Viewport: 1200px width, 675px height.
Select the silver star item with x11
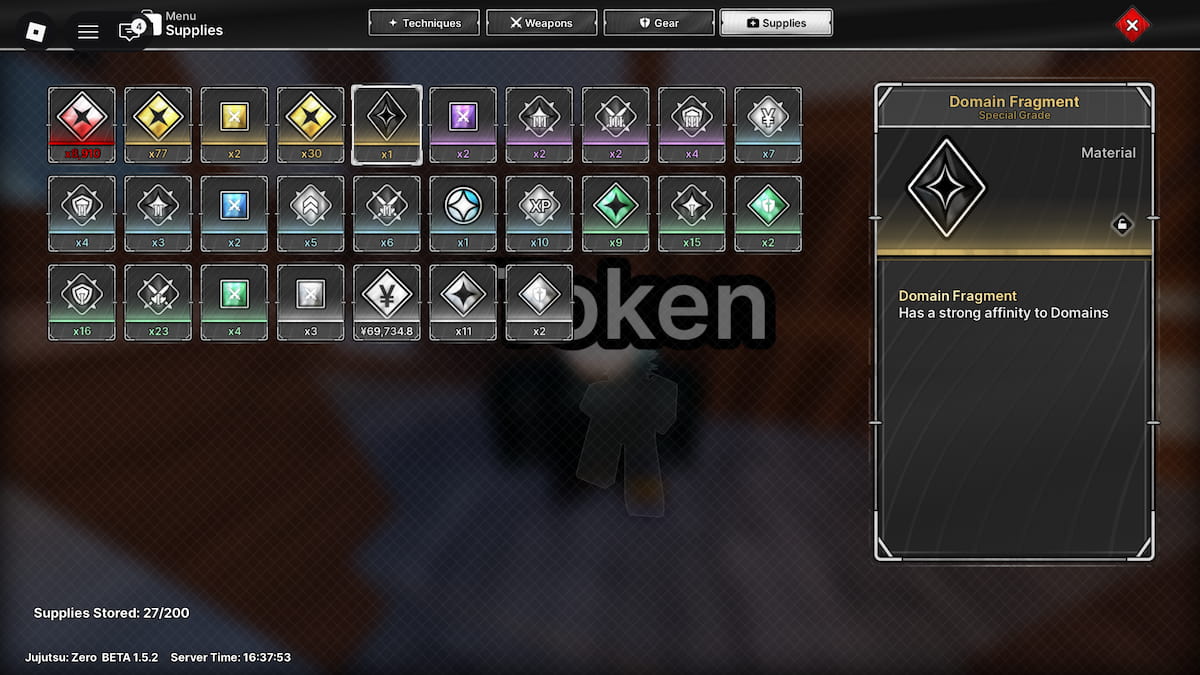(x=463, y=302)
